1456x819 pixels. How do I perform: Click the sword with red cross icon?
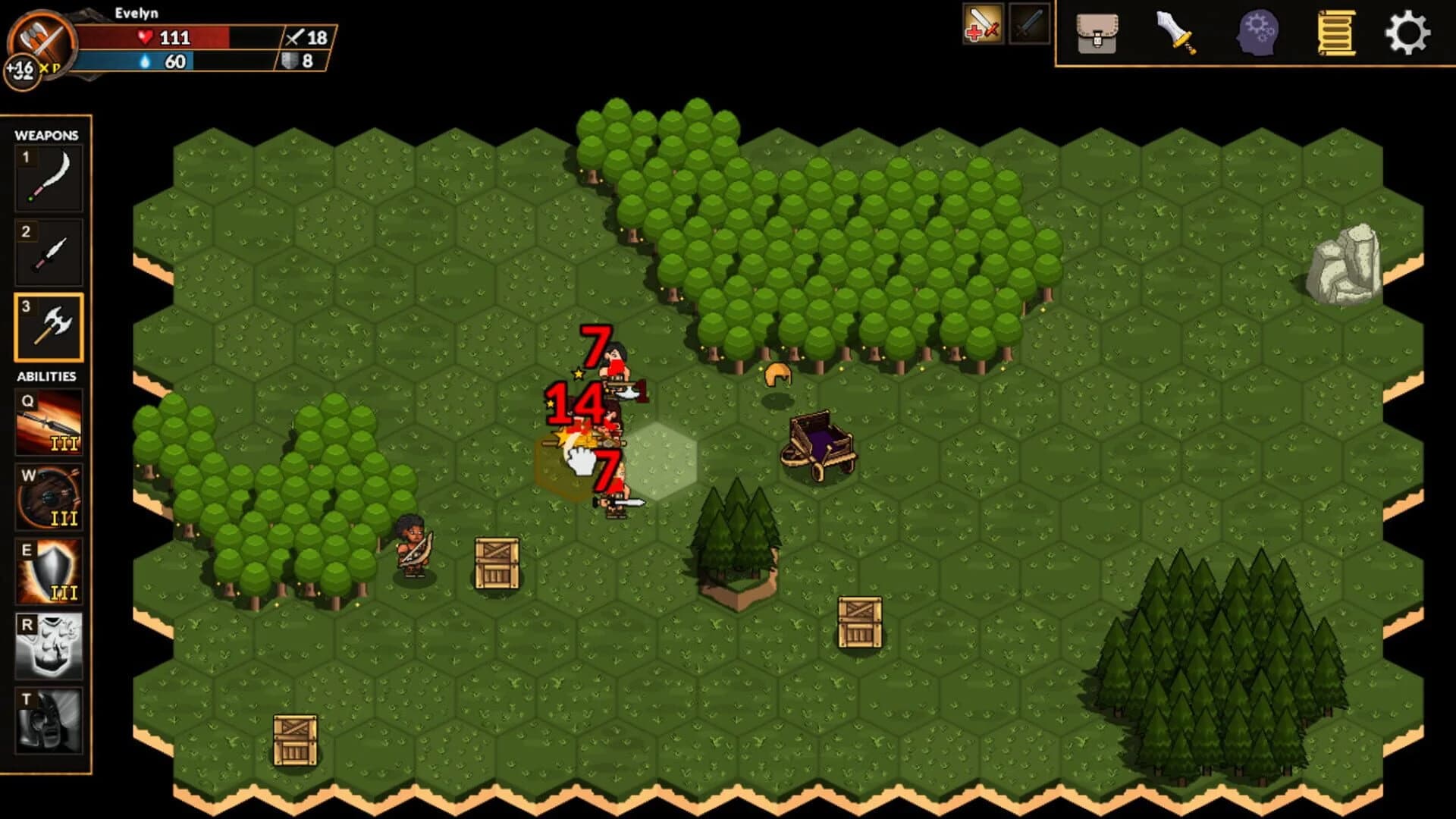(983, 24)
